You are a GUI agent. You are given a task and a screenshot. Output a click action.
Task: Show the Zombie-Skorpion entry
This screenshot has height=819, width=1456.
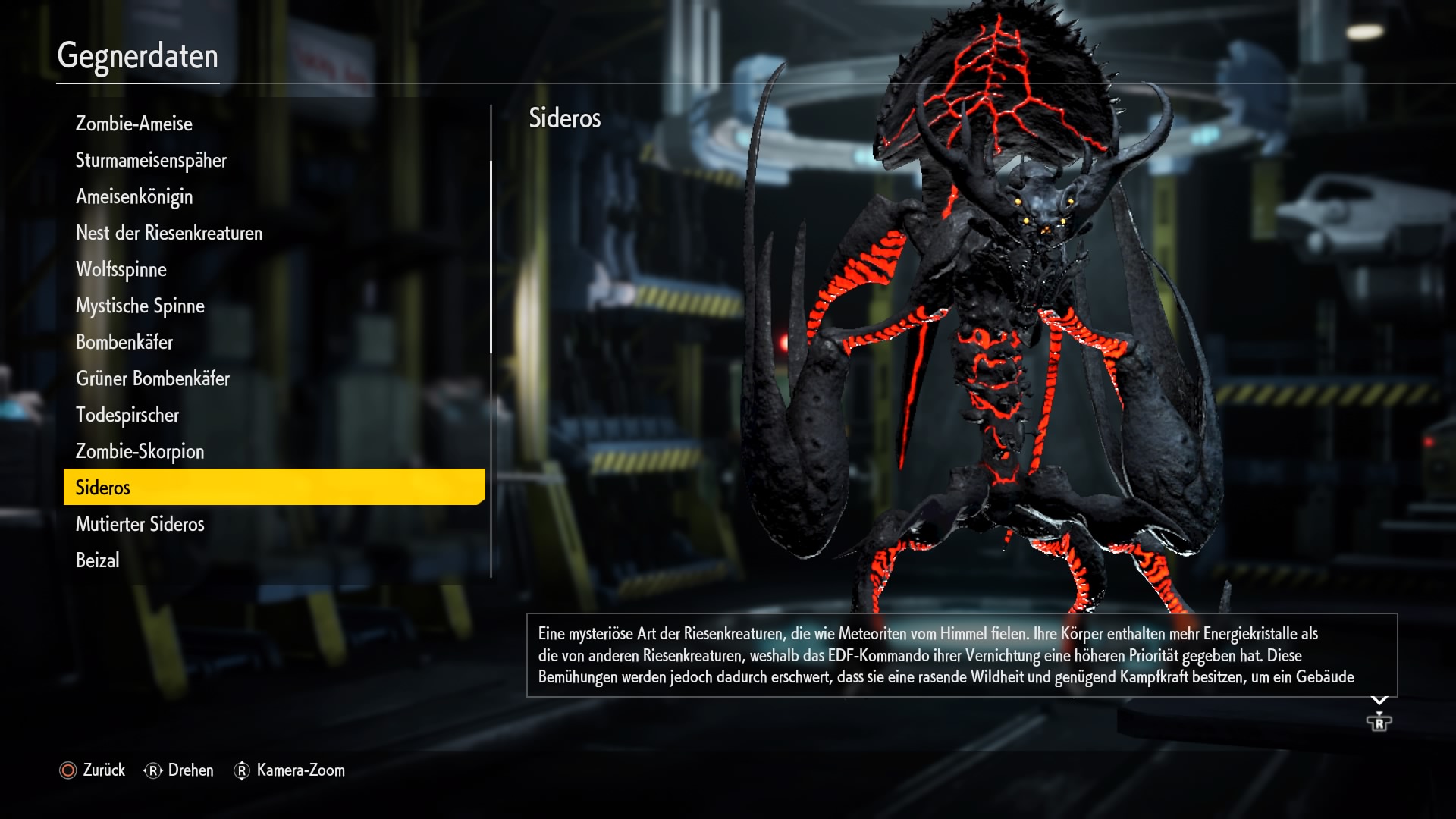click(140, 451)
